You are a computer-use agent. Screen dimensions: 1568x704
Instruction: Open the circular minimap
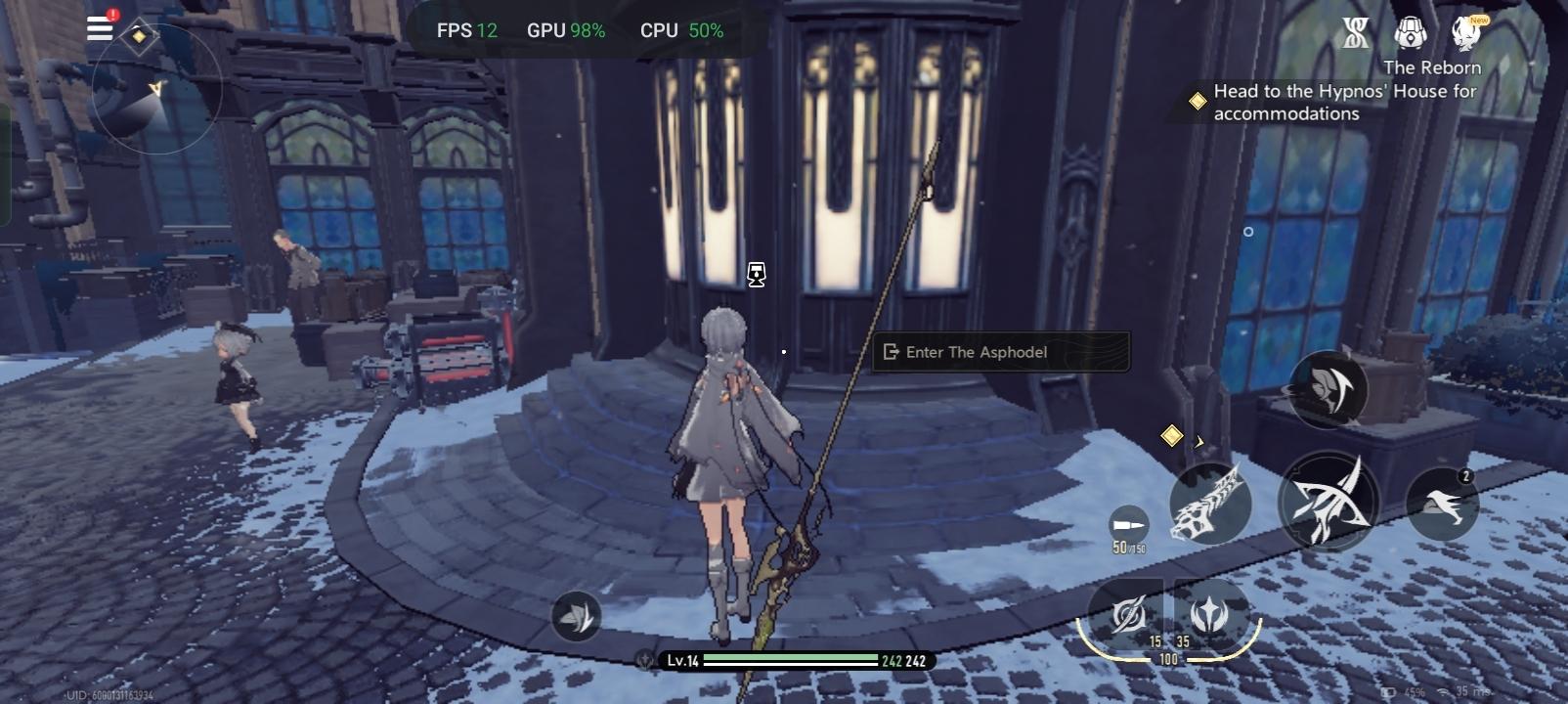[156, 90]
